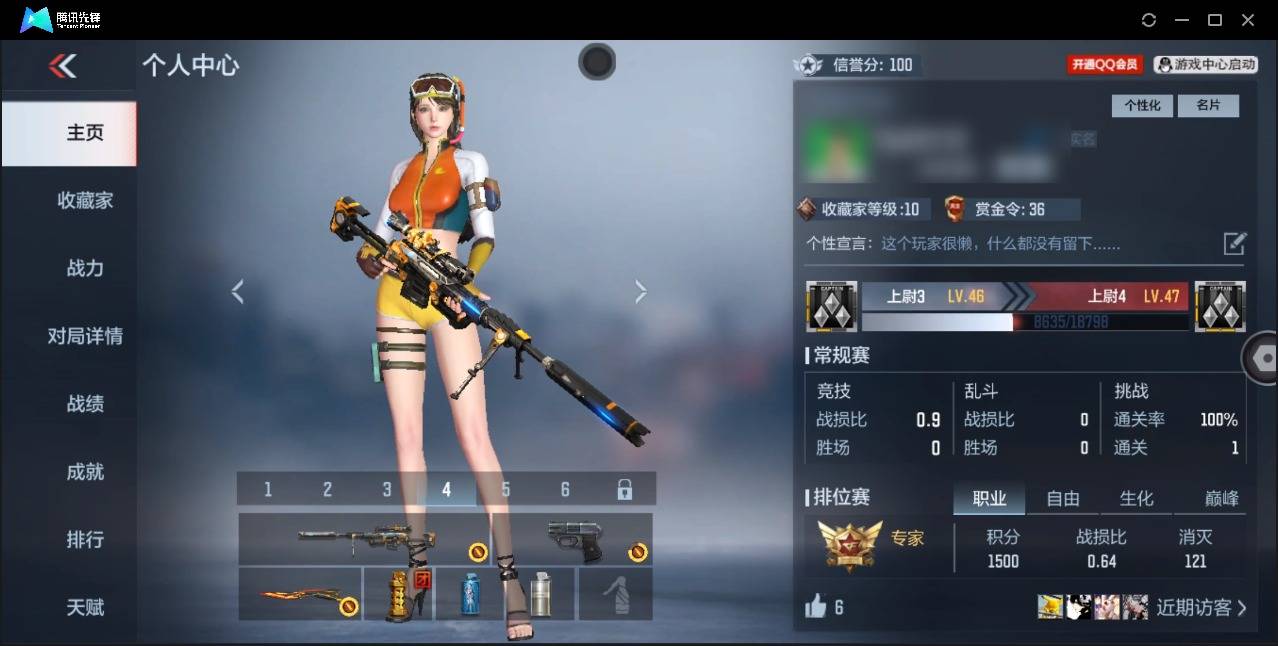Switch ranked stats to 生化 tab
The height and width of the screenshot is (646, 1278).
pyautogui.click(x=1136, y=498)
